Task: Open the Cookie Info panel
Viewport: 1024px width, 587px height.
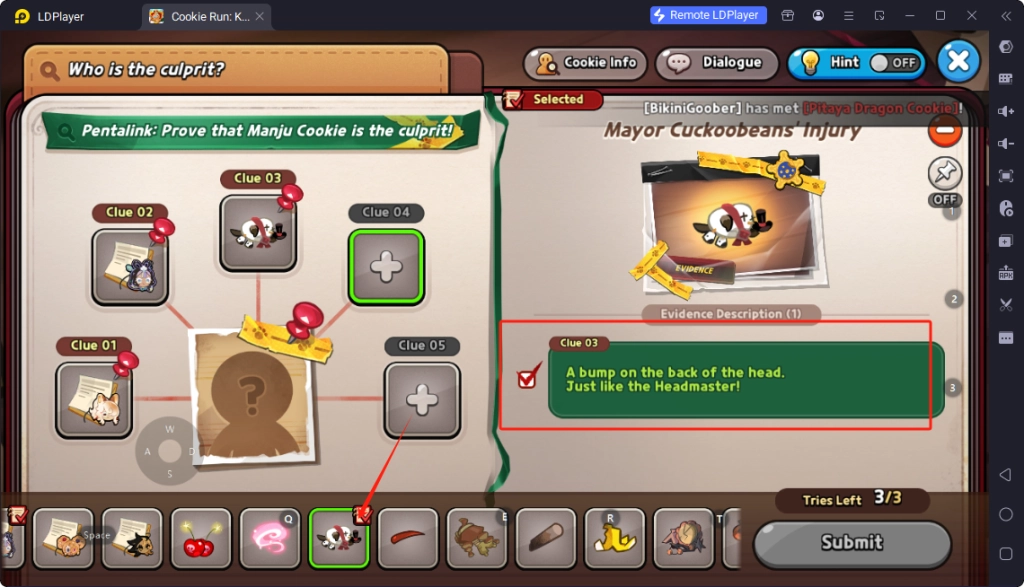Action: coord(587,63)
